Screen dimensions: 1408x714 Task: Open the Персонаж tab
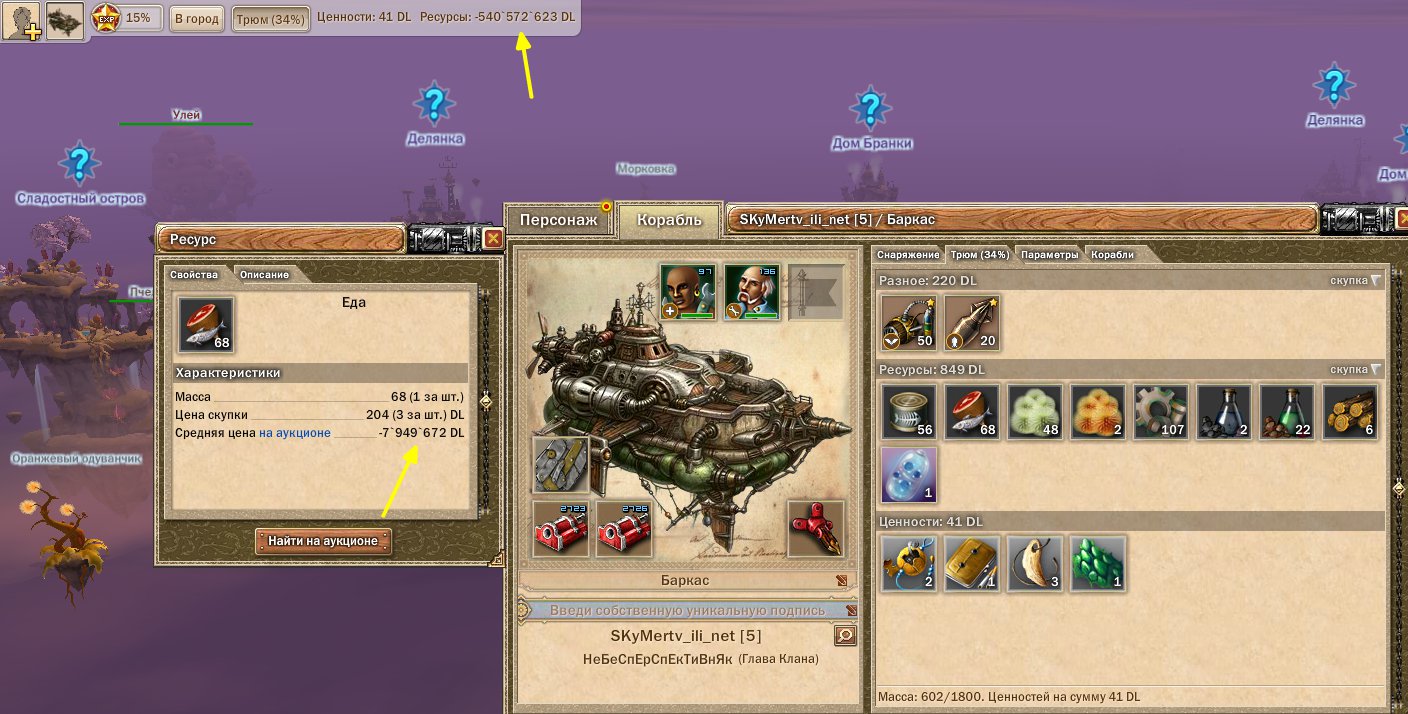559,220
